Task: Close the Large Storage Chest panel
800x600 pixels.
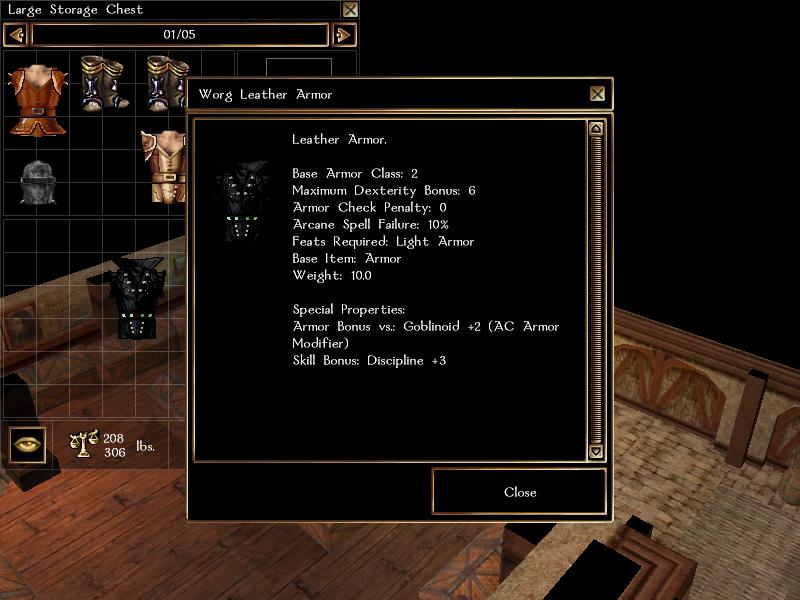Action: pos(350,10)
